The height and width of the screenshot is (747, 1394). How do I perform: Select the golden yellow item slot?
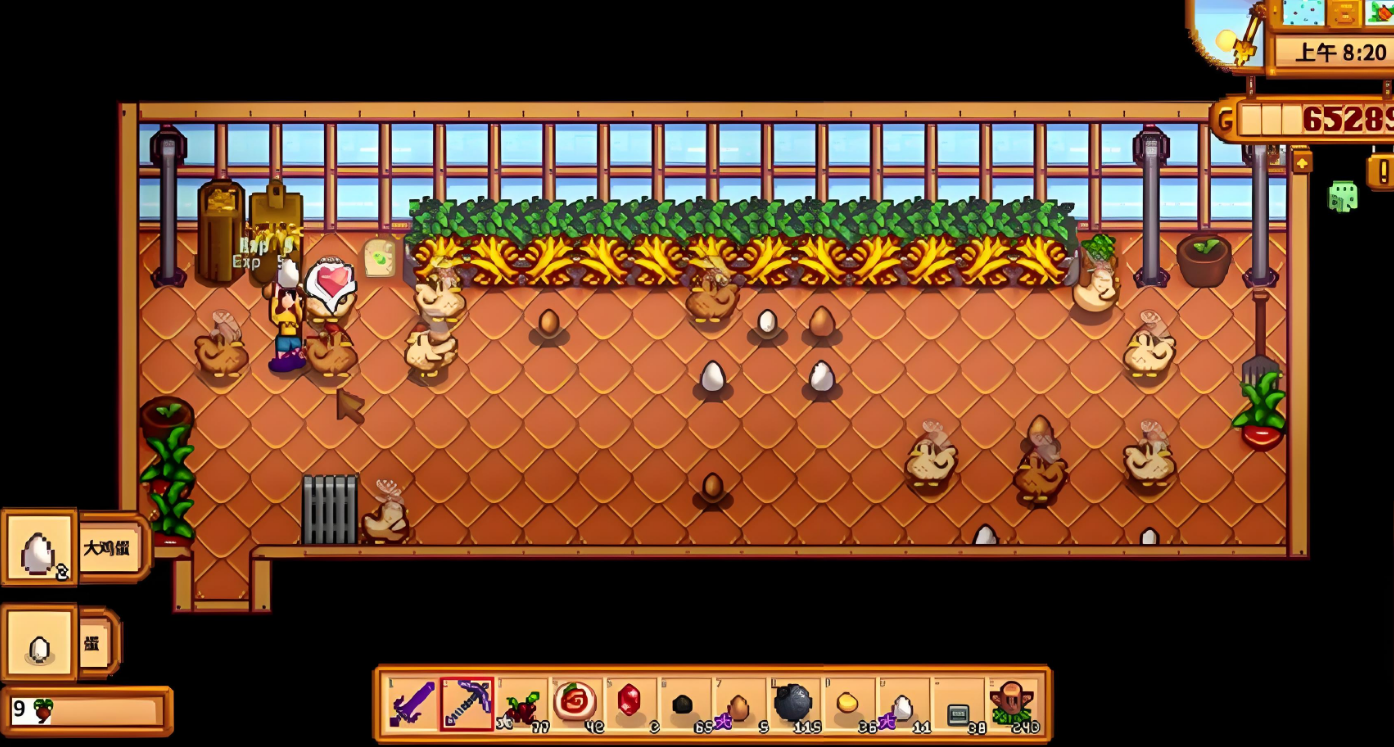coord(847,704)
